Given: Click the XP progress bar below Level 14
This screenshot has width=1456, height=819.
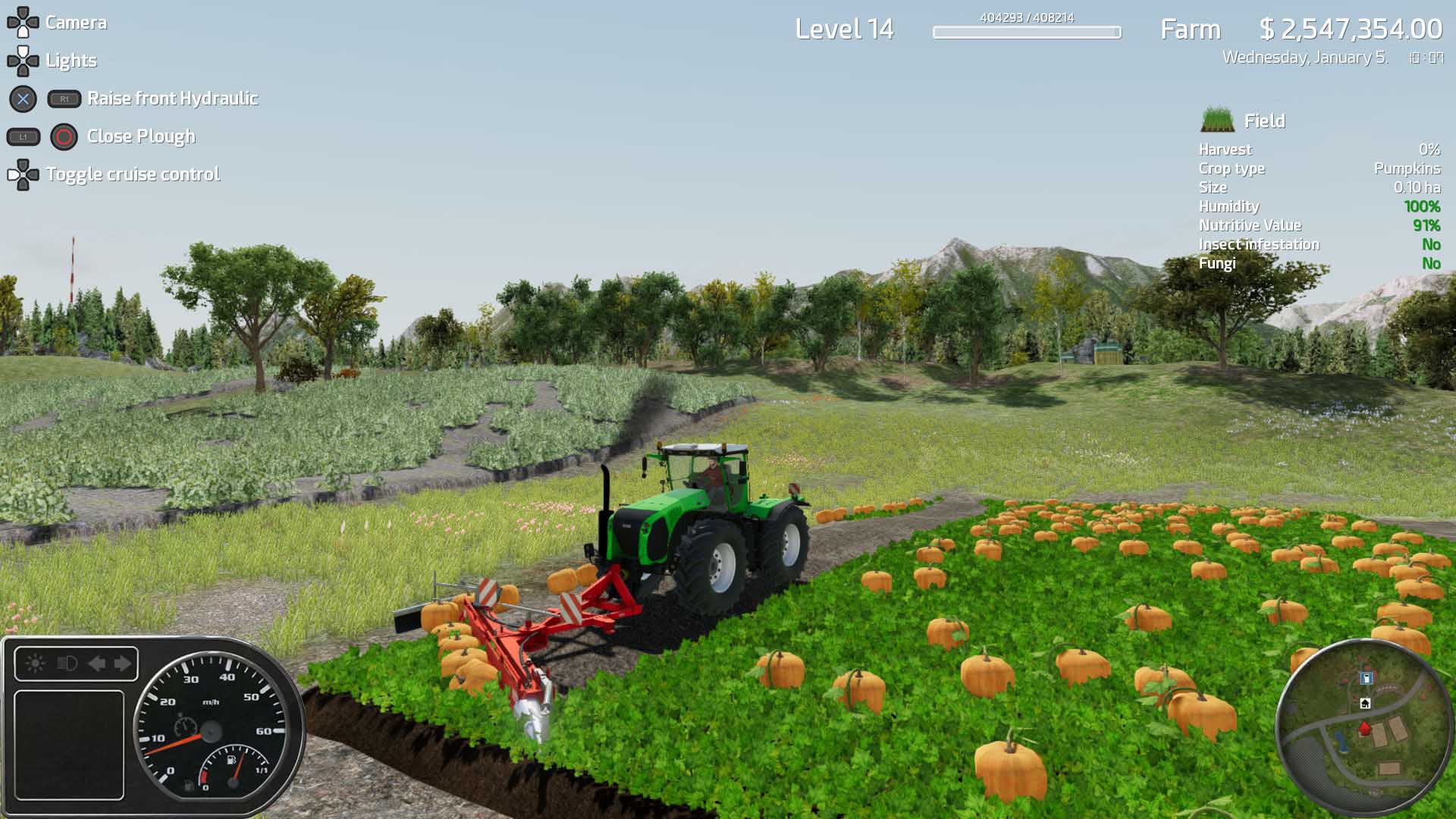Looking at the screenshot, I should click(x=1027, y=33).
